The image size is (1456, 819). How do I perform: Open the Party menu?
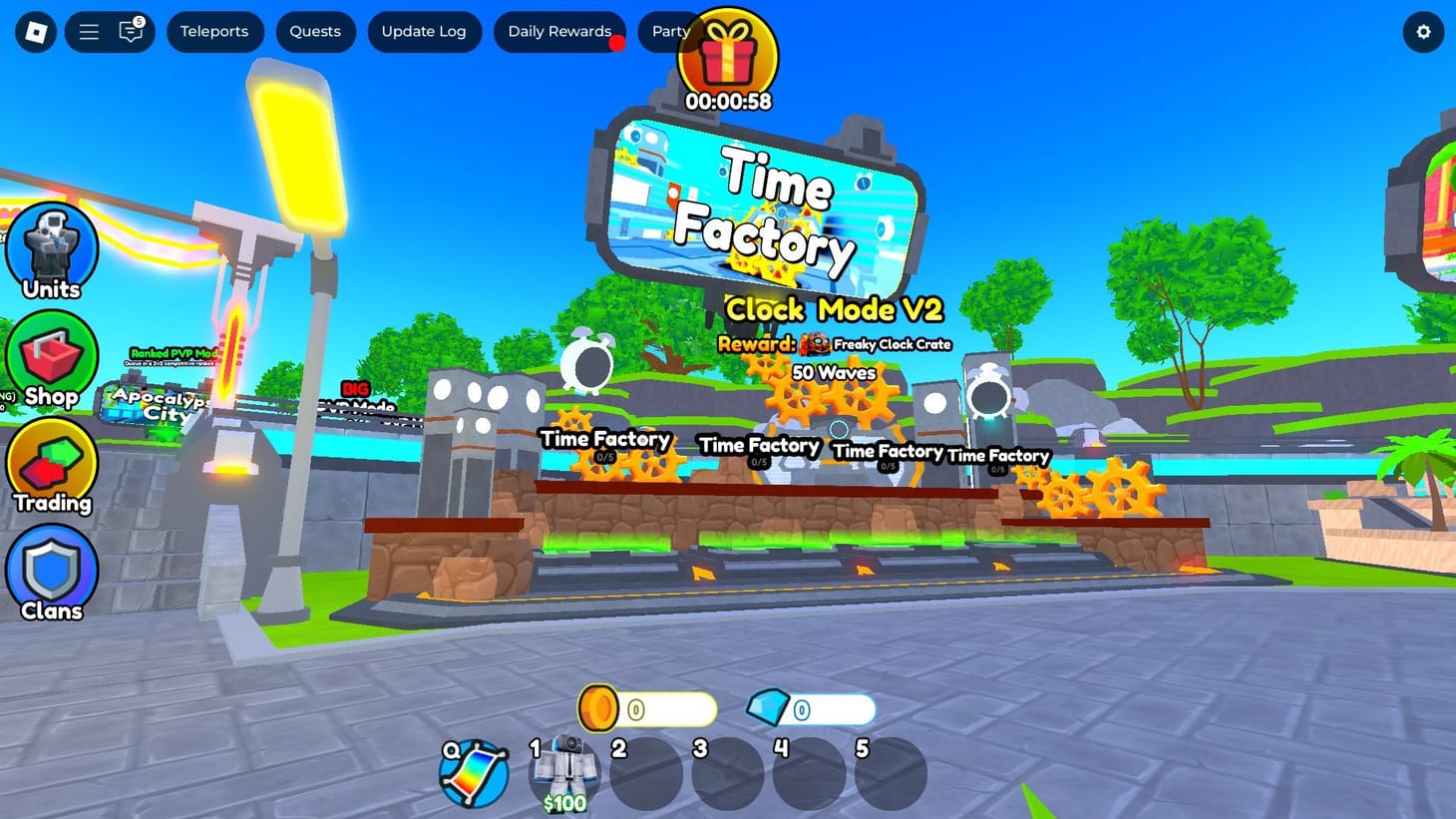coord(669,31)
